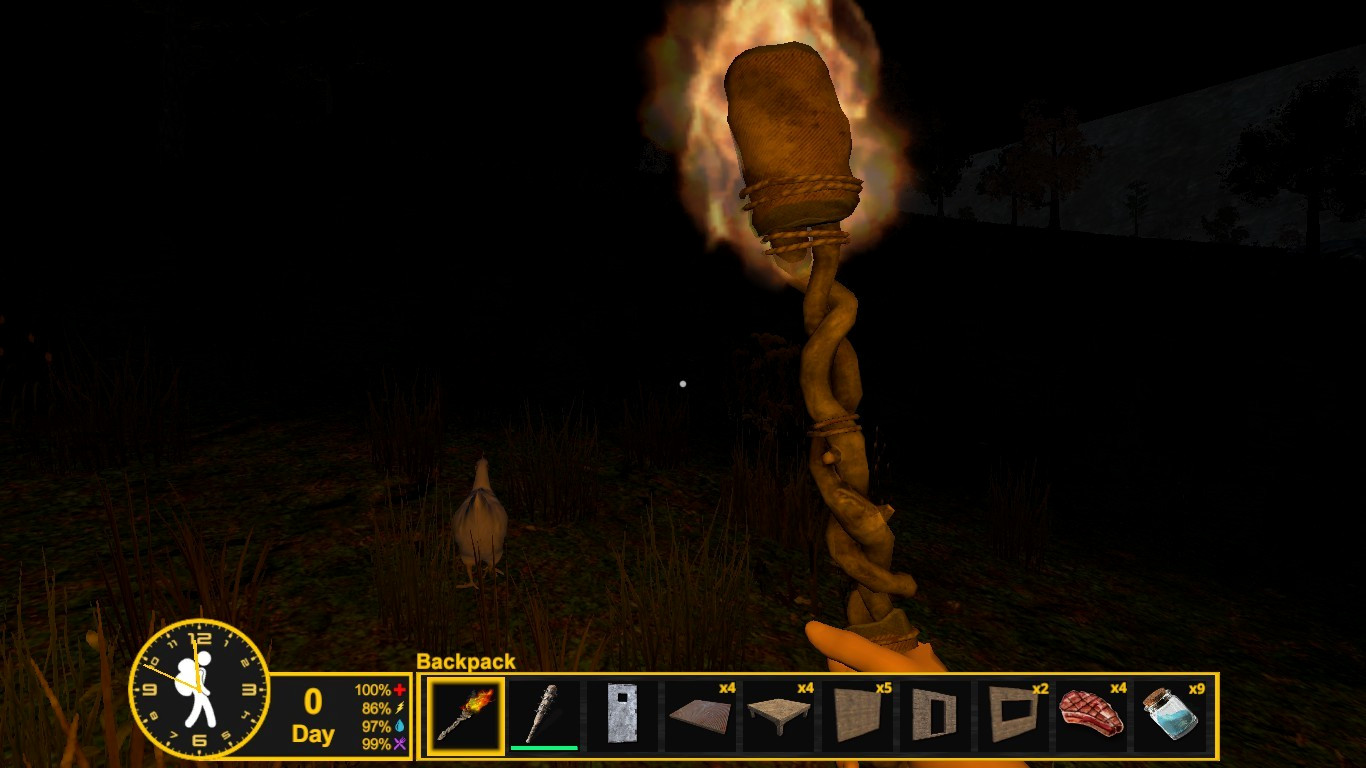Select the wooden floor piece slot

pyautogui.click(x=700, y=716)
